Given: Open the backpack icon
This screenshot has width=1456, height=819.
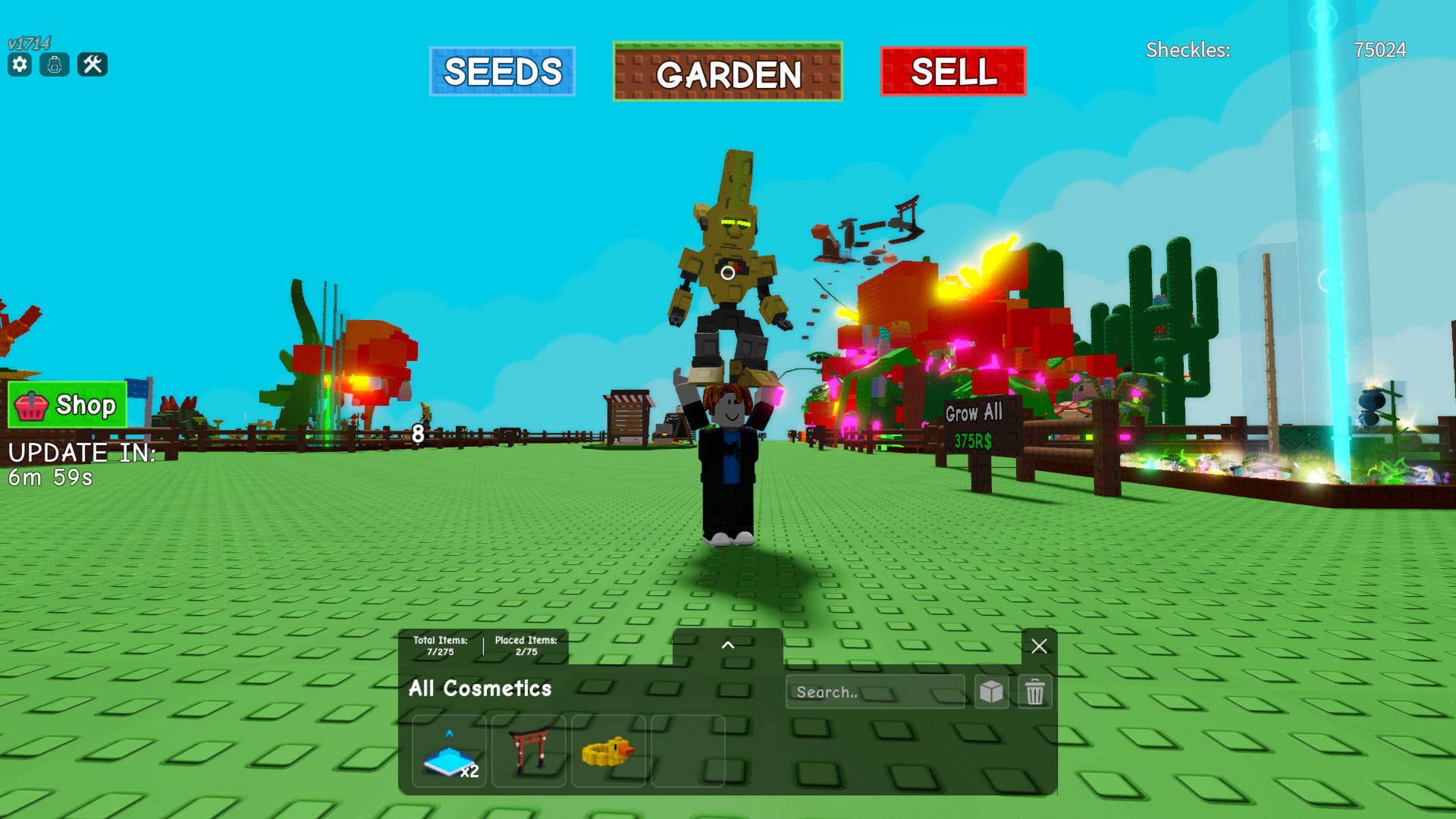Looking at the screenshot, I should [55, 64].
